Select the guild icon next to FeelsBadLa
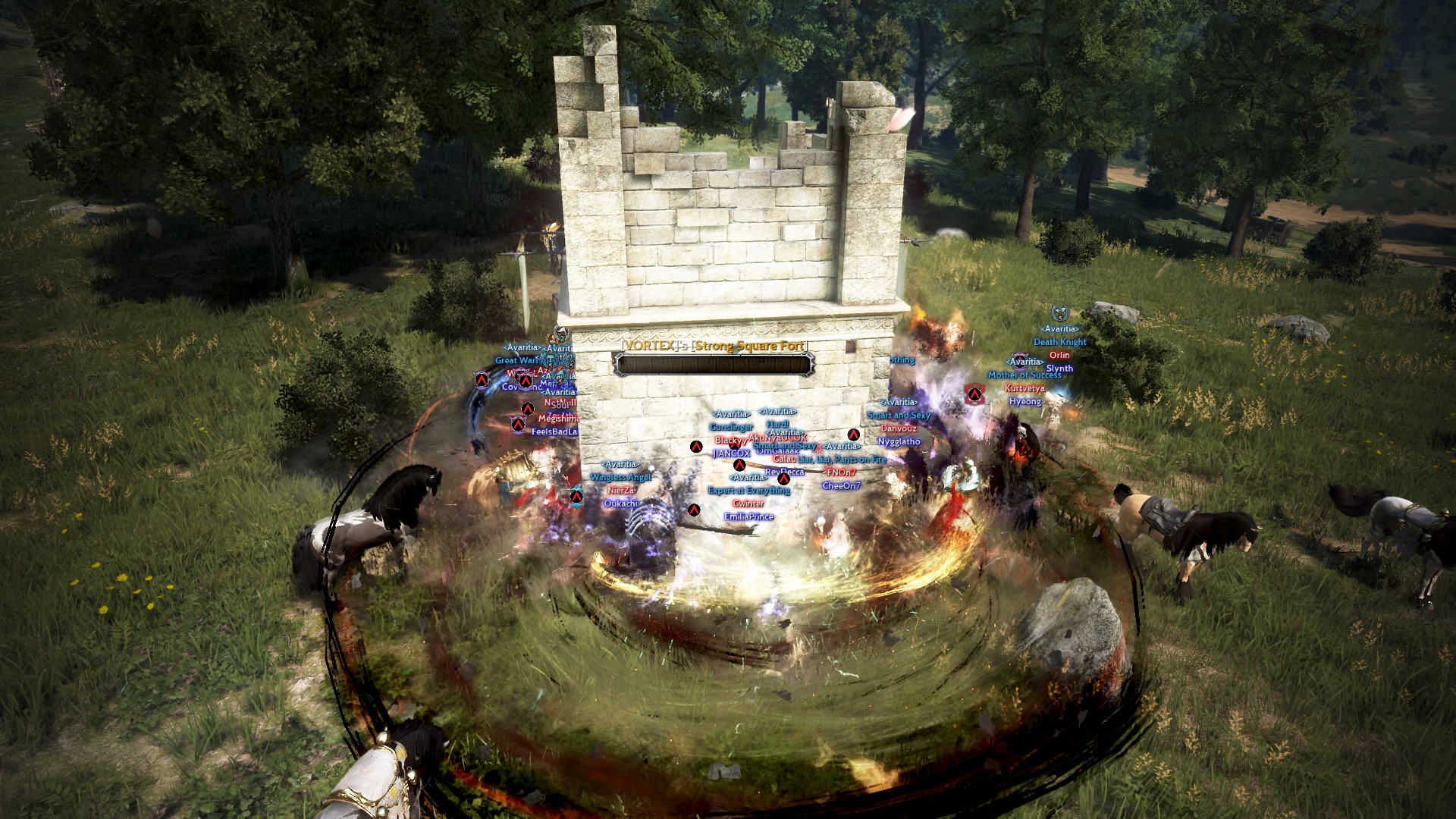1456x819 pixels. 517,425
